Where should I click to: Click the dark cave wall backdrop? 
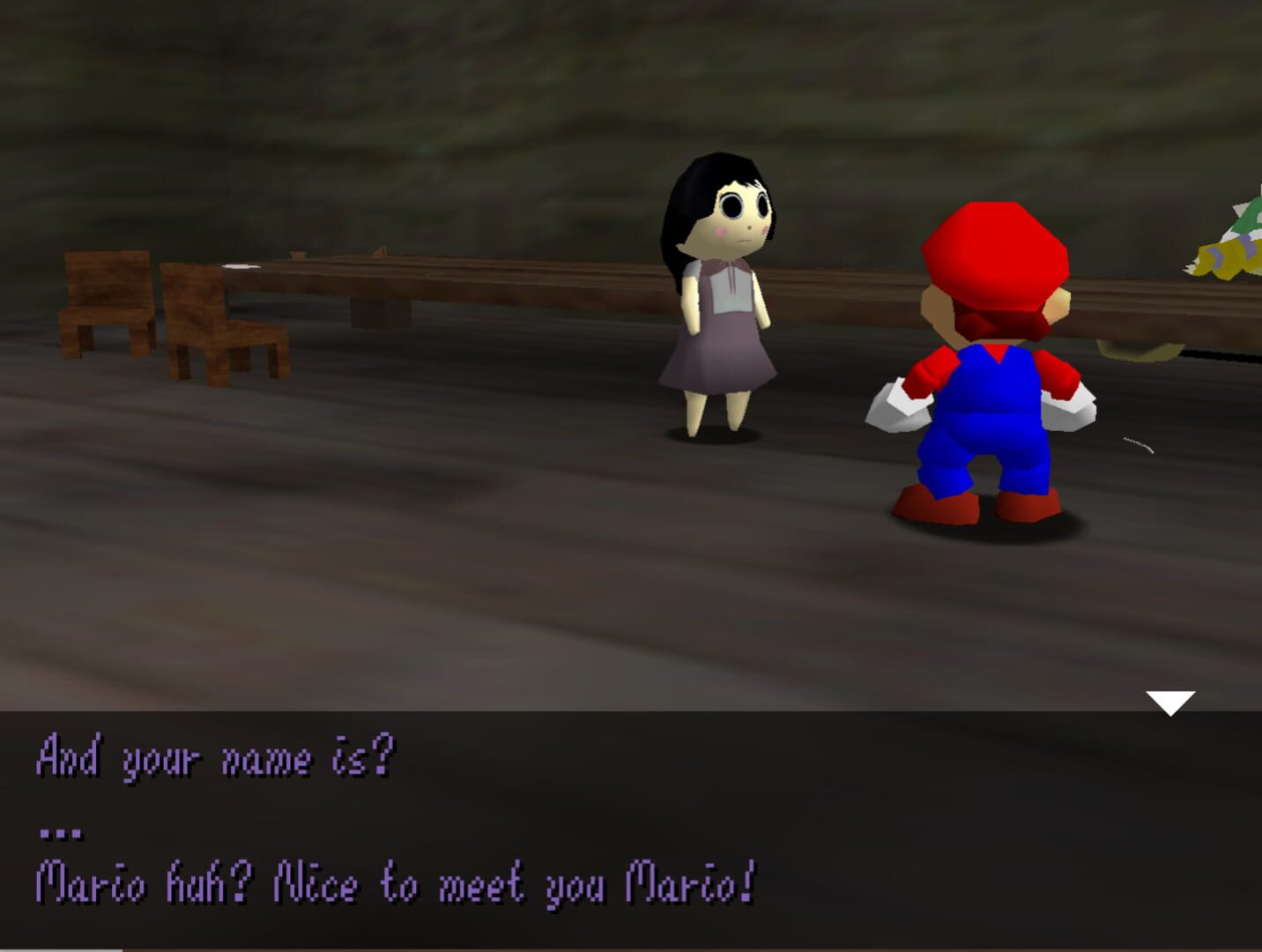[x=353, y=106]
